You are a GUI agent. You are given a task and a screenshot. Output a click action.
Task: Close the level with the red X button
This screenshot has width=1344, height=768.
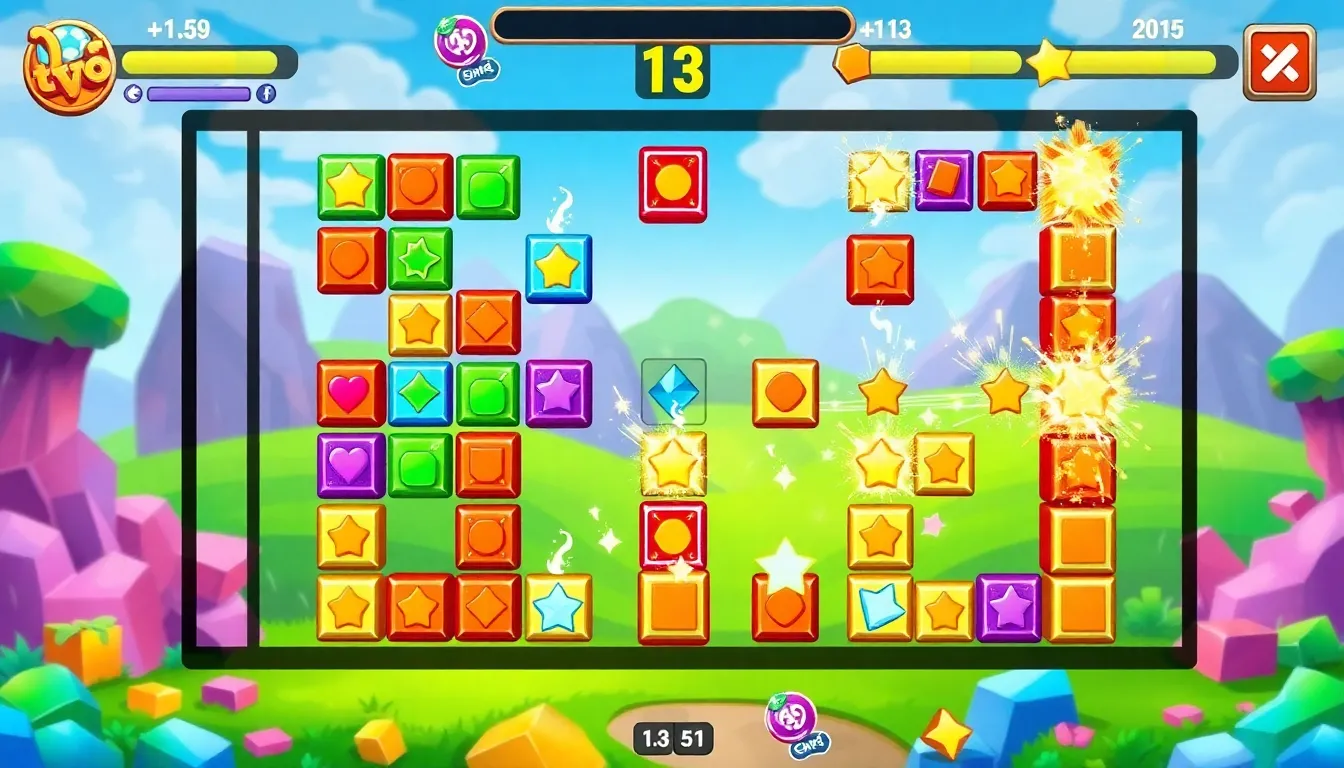pos(1279,62)
